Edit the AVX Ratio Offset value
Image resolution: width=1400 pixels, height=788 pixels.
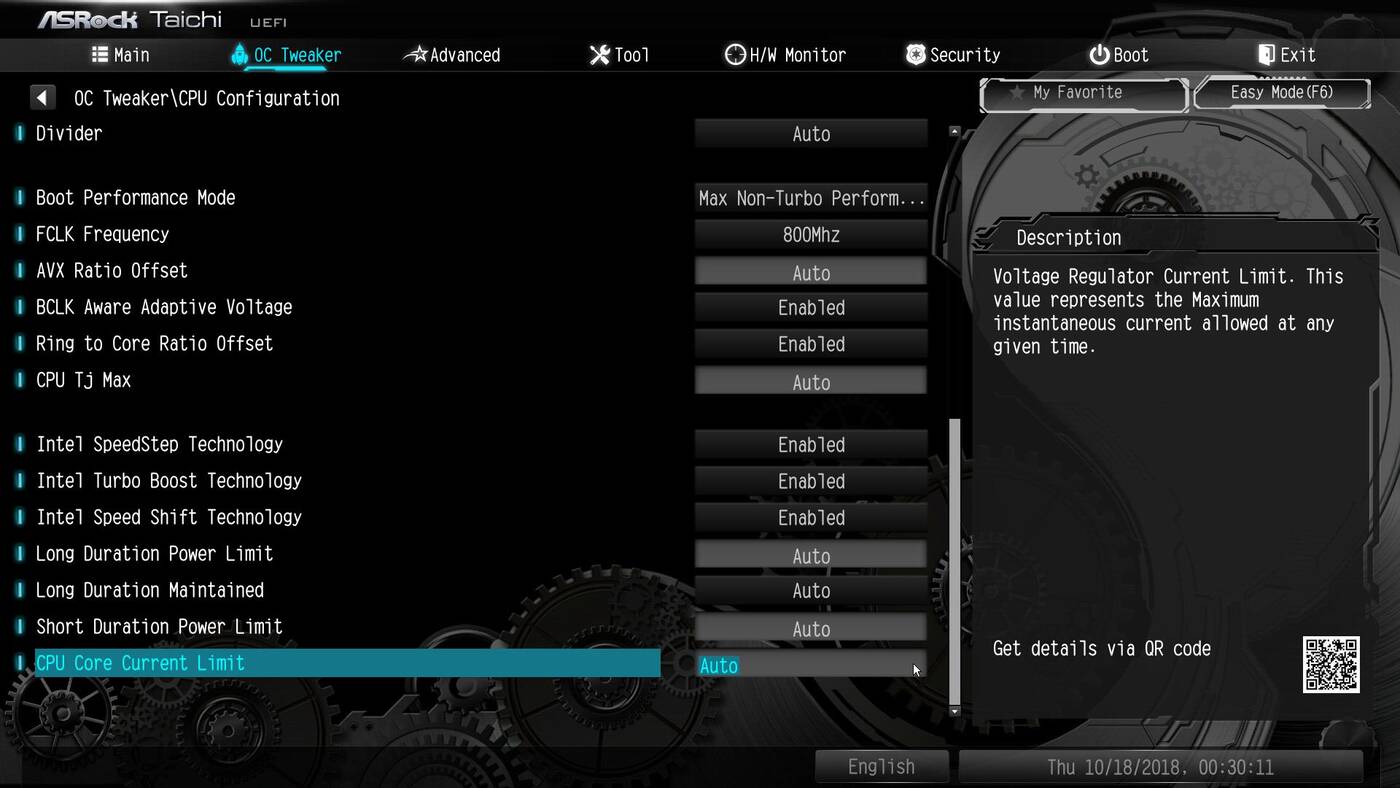pyautogui.click(x=811, y=272)
